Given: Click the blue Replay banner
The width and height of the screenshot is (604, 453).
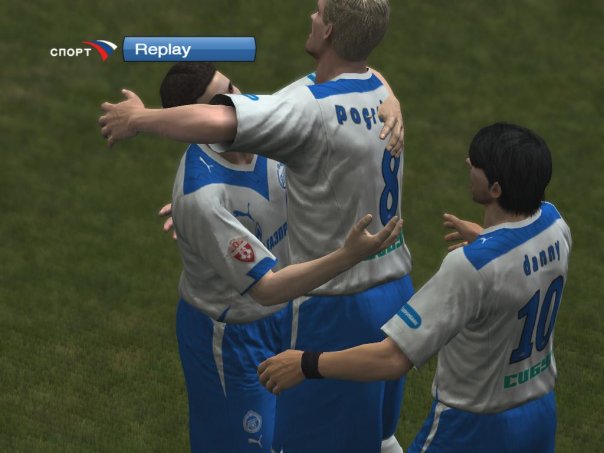Looking at the screenshot, I should point(189,49).
